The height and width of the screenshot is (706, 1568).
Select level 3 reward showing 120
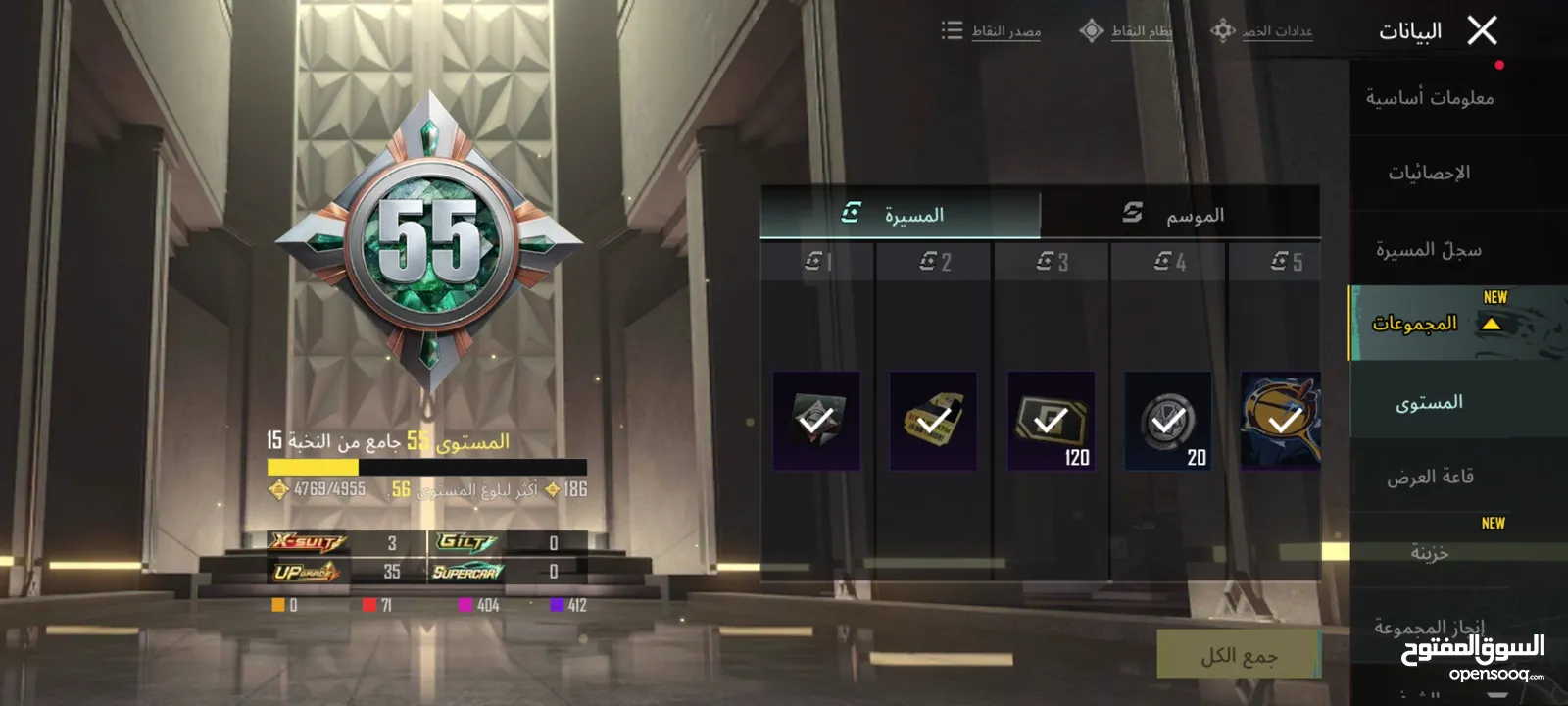1051,421
